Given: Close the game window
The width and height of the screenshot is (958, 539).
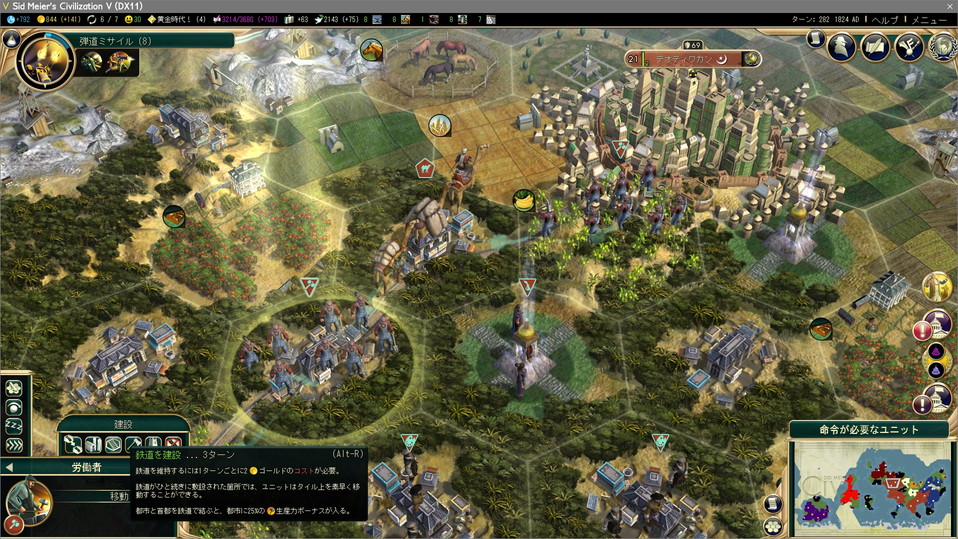Looking at the screenshot, I should 948,6.
